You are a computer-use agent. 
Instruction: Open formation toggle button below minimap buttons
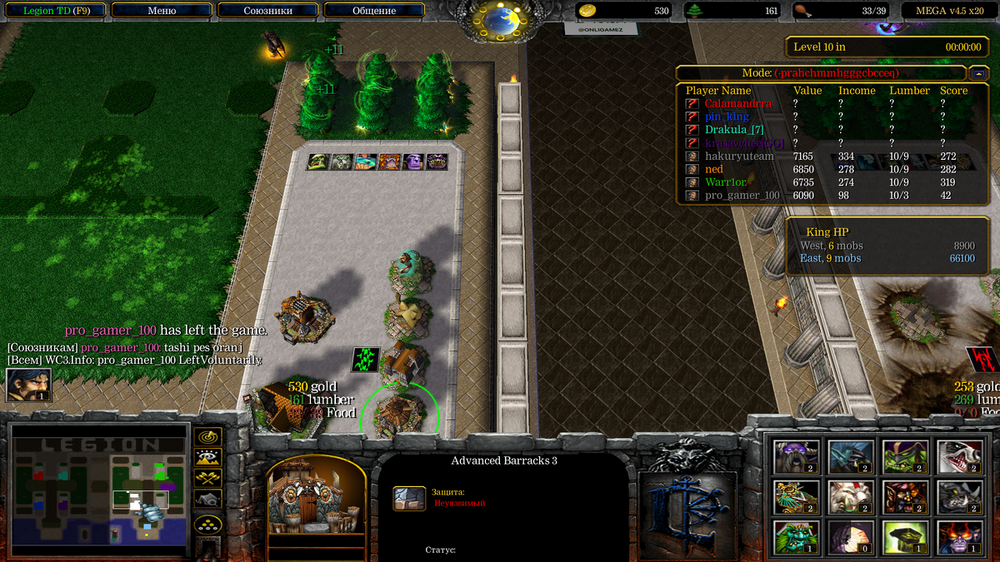point(208,526)
